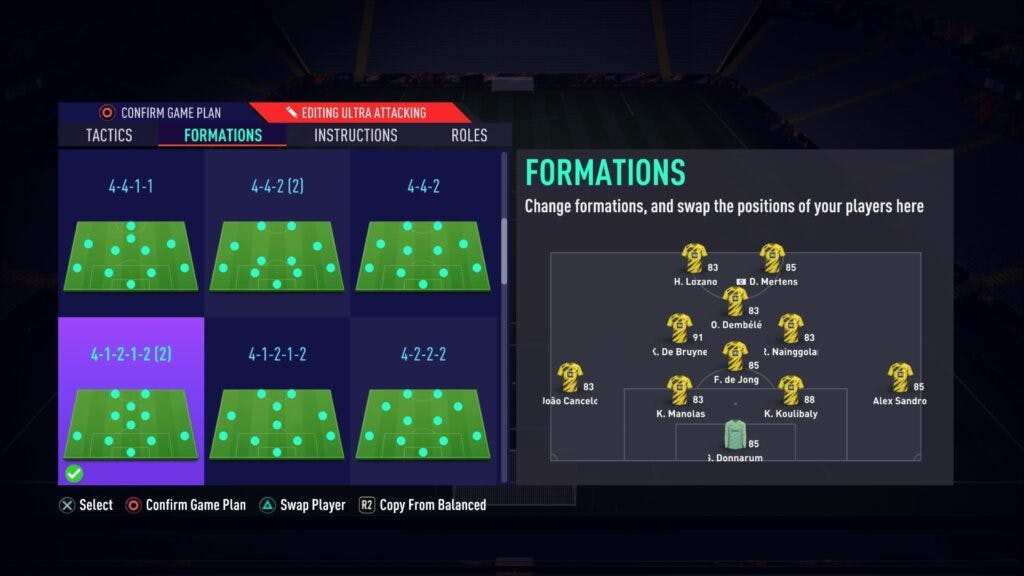Image resolution: width=1024 pixels, height=576 pixels.
Task: Select Alex Sandro at full-back
Action: click(900, 377)
